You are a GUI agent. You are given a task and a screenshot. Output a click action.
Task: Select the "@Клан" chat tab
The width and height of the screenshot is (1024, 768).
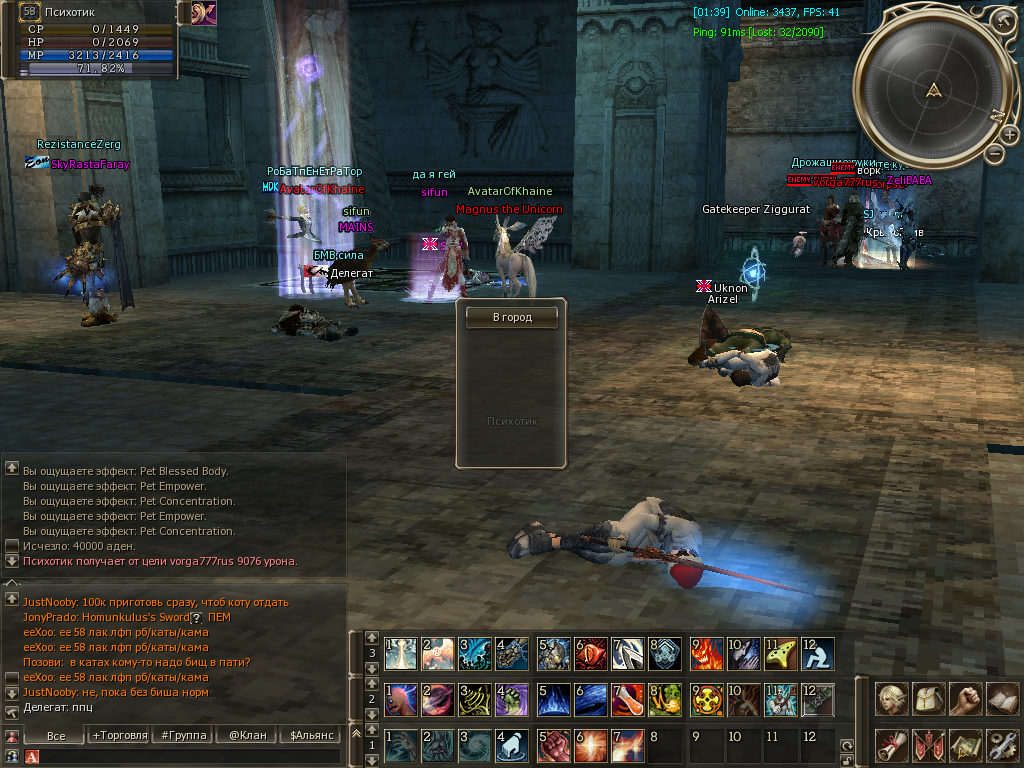click(x=247, y=735)
